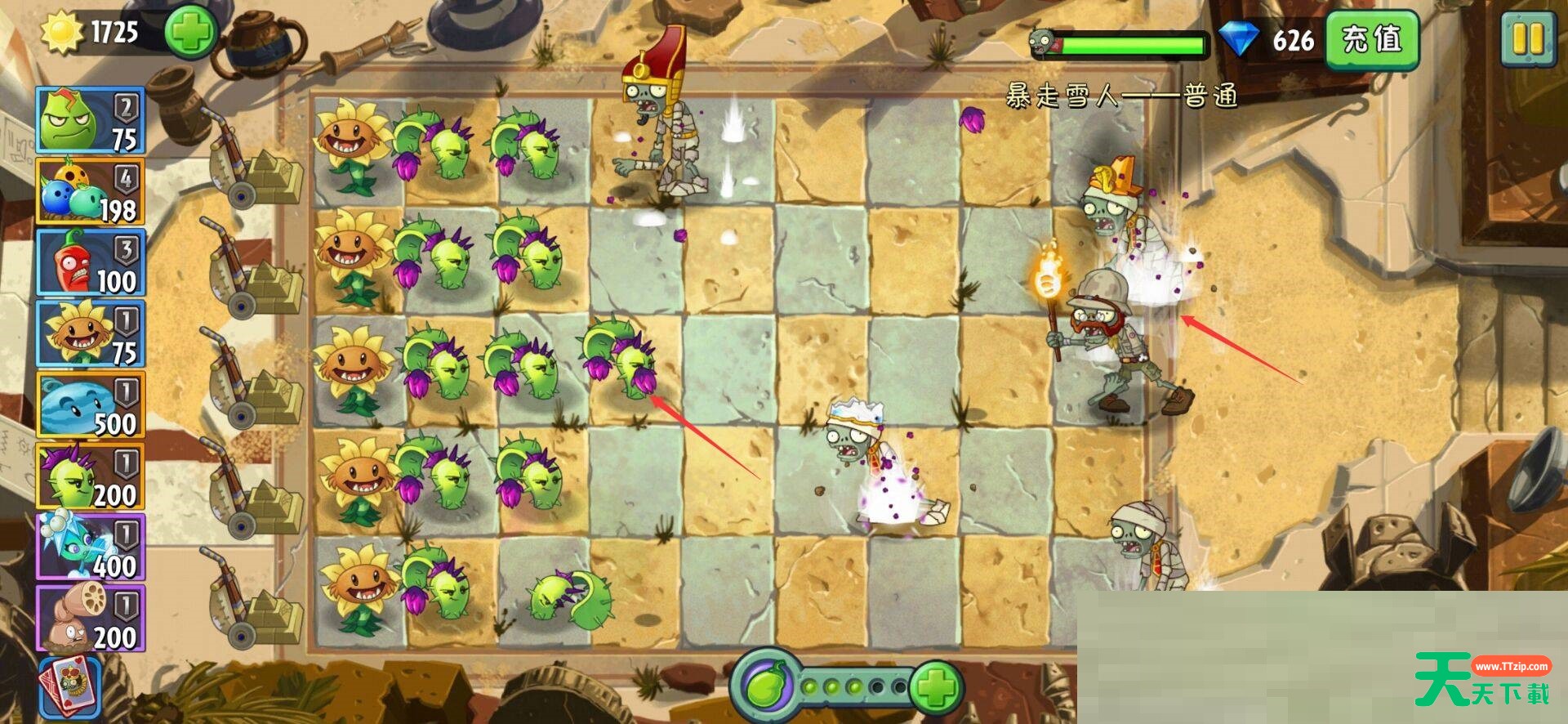Select the 200-cost purple cactus seed packet
The image size is (1568, 724).
[x=90, y=476]
